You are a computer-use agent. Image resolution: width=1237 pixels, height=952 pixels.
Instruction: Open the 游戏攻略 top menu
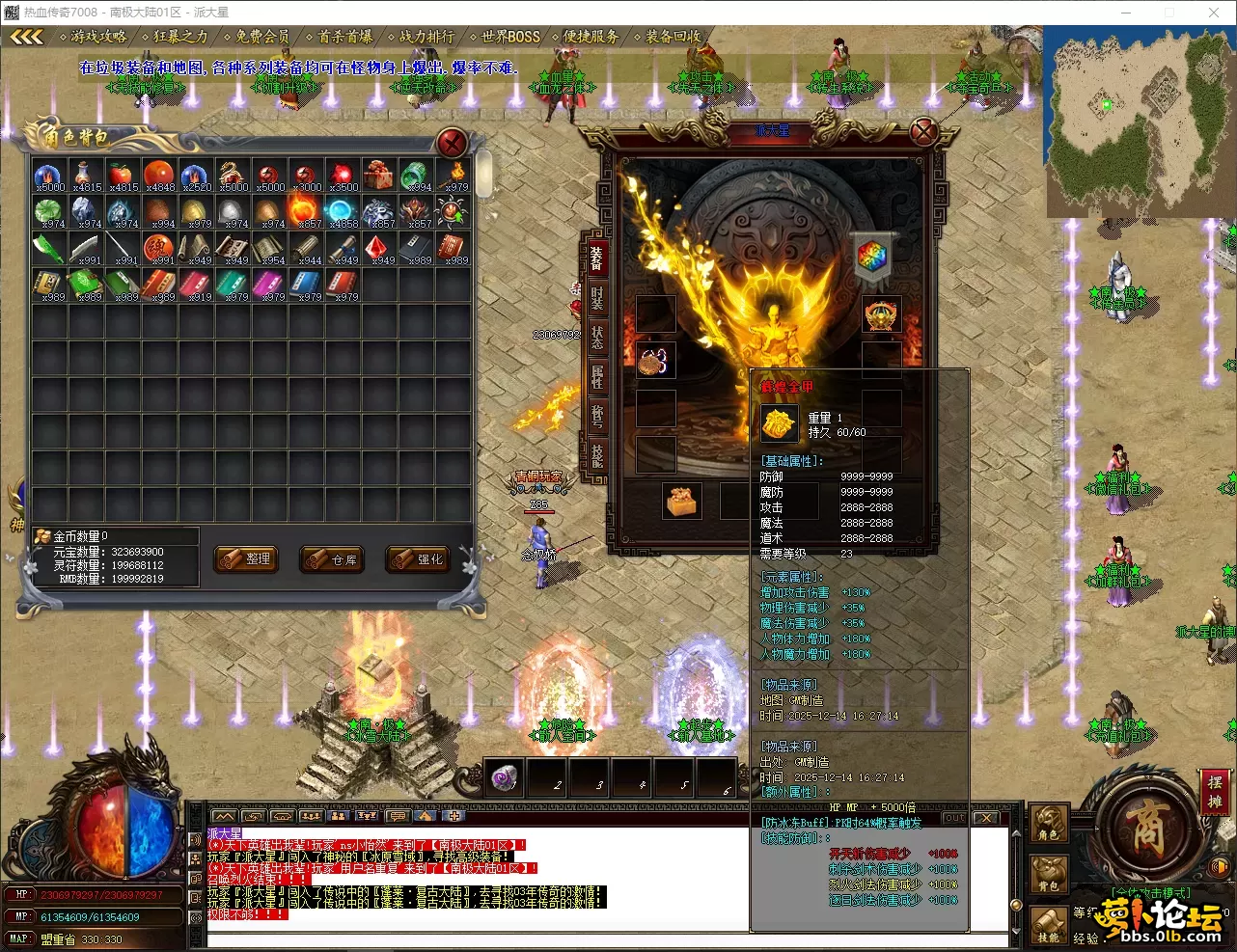(98, 37)
